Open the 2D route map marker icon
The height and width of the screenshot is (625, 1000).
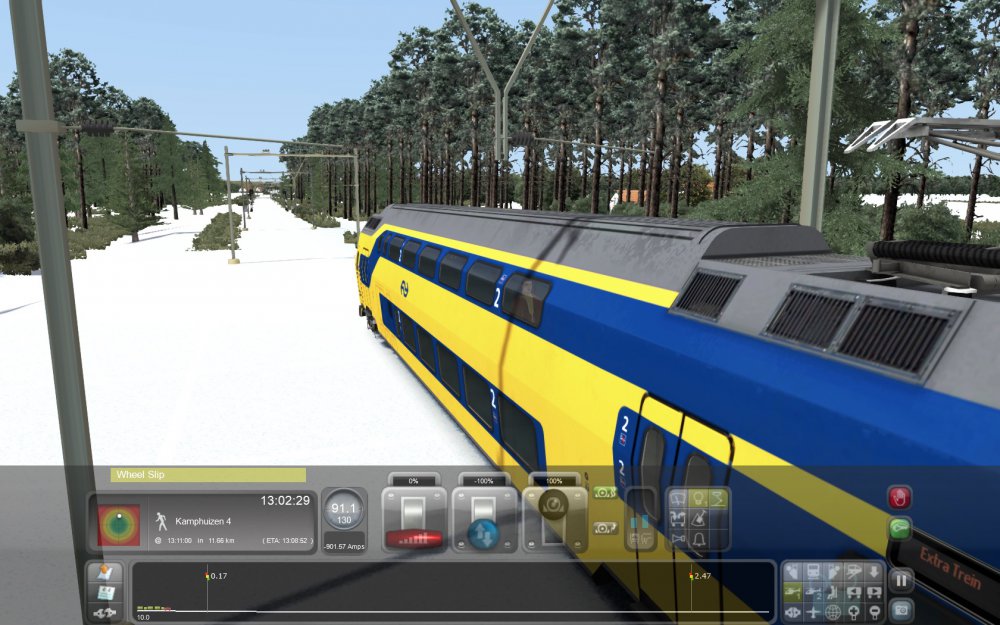[x=105, y=573]
